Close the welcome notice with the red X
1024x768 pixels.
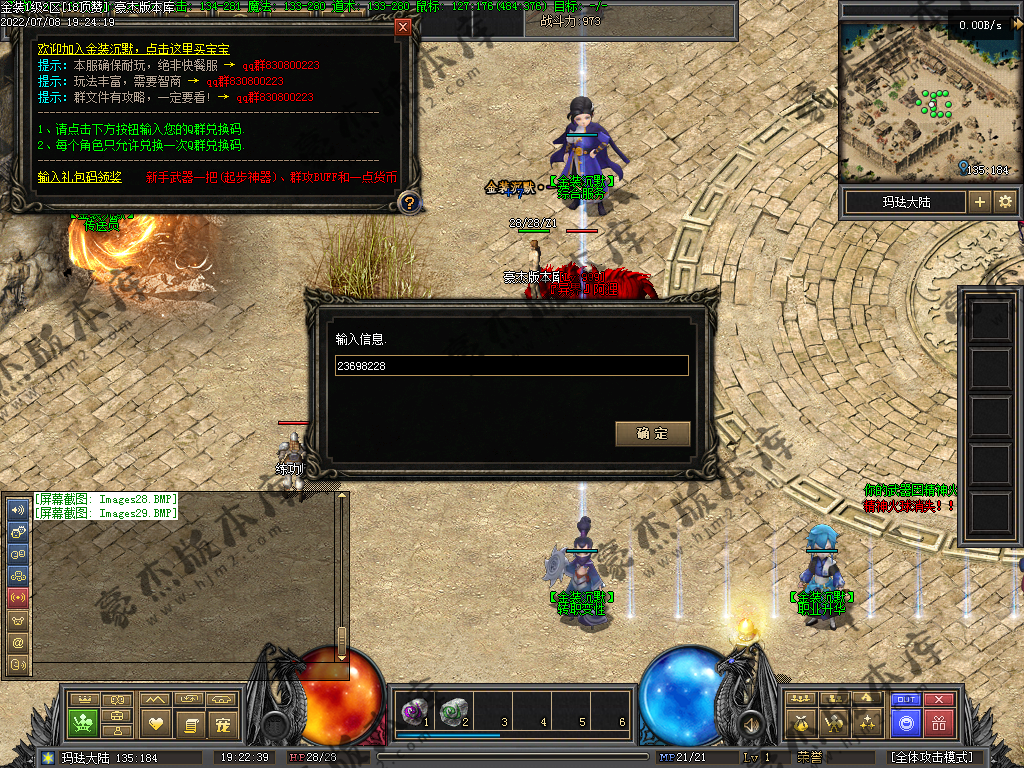pos(403,27)
